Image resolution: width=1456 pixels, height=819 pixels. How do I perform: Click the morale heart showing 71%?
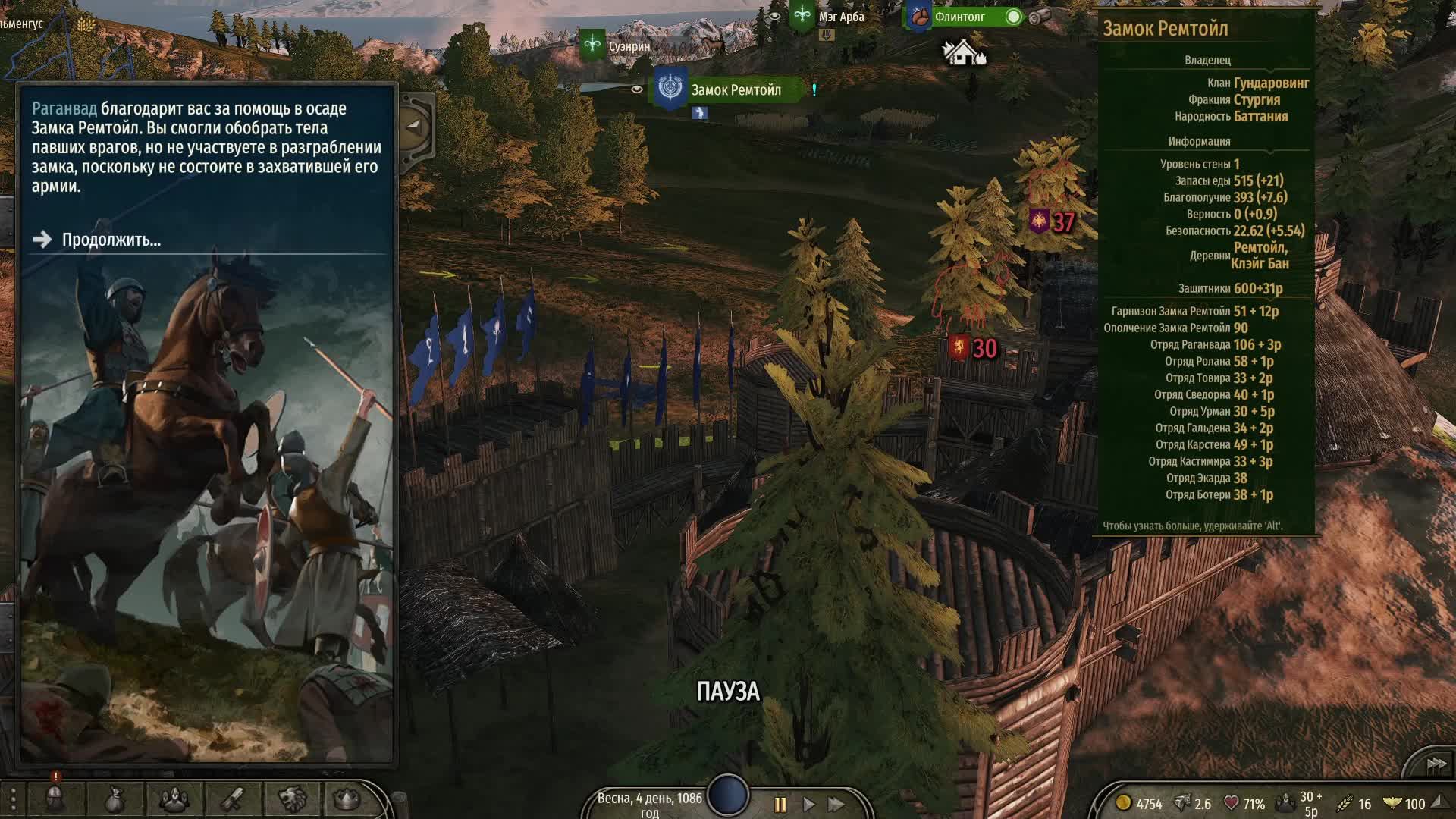click(x=1232, y=802)
